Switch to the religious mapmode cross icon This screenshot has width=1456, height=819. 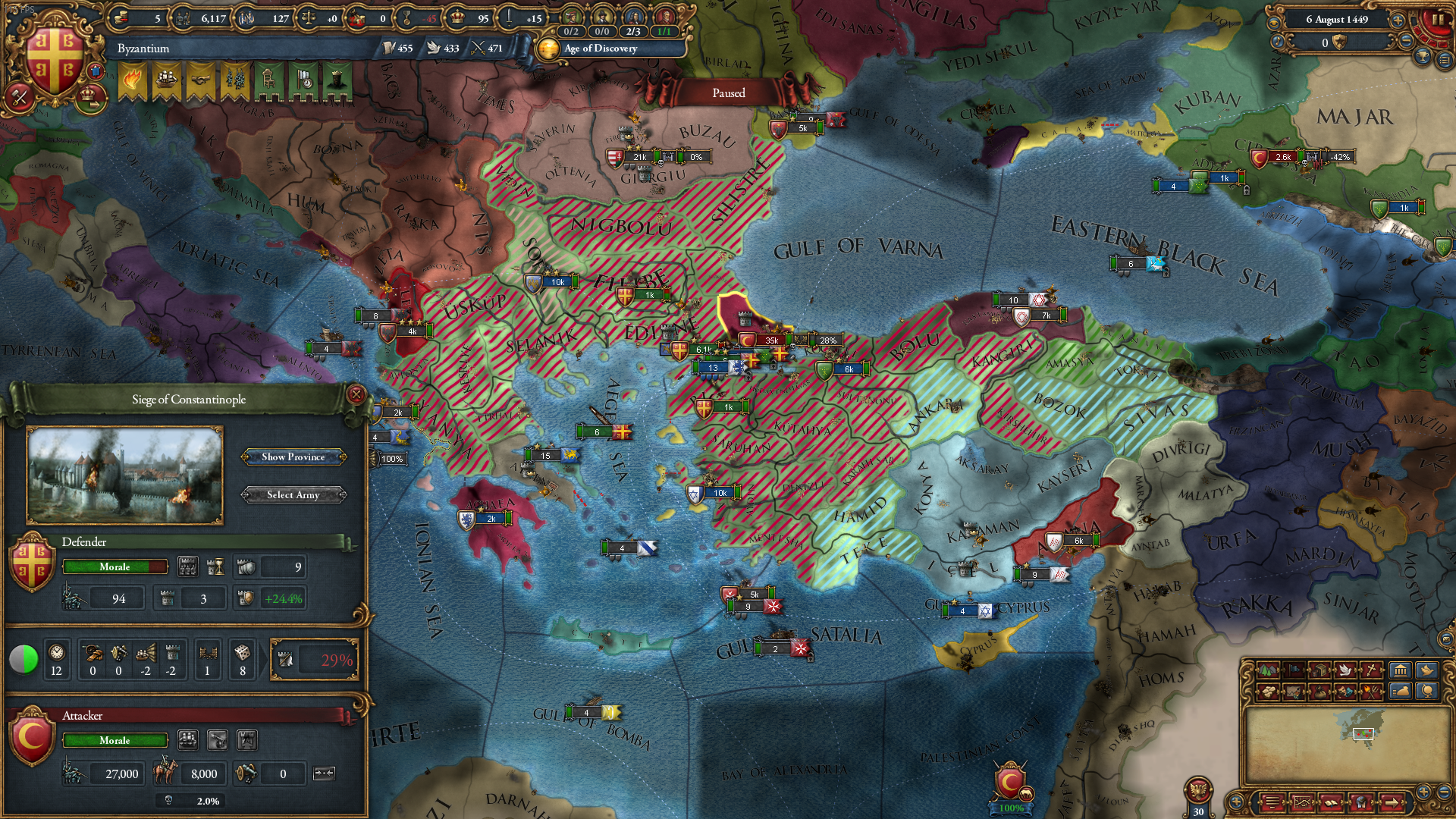pyautogui.click(x=1370, y=670)
